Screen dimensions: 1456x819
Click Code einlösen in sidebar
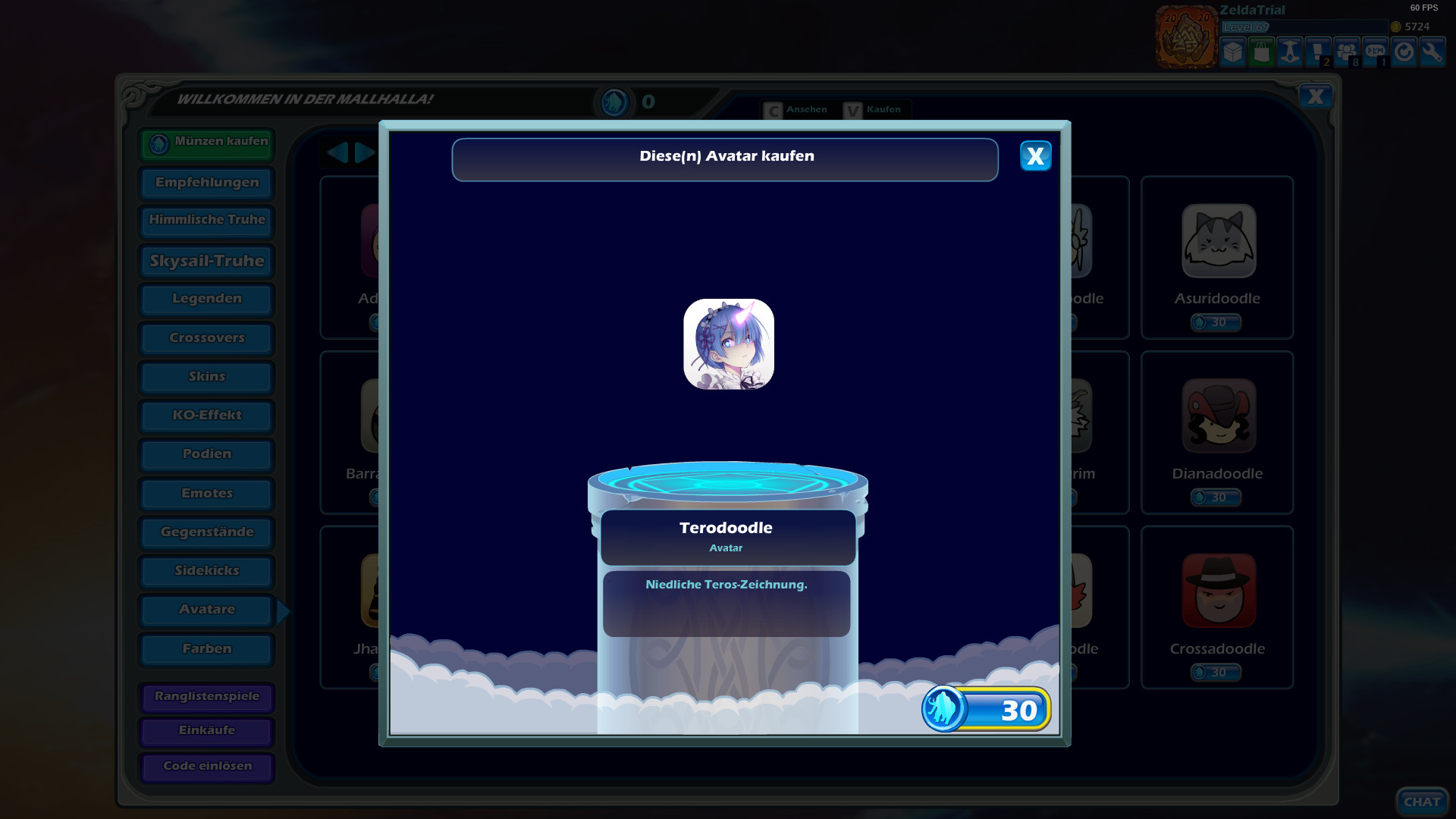click(x=206, y=766)
